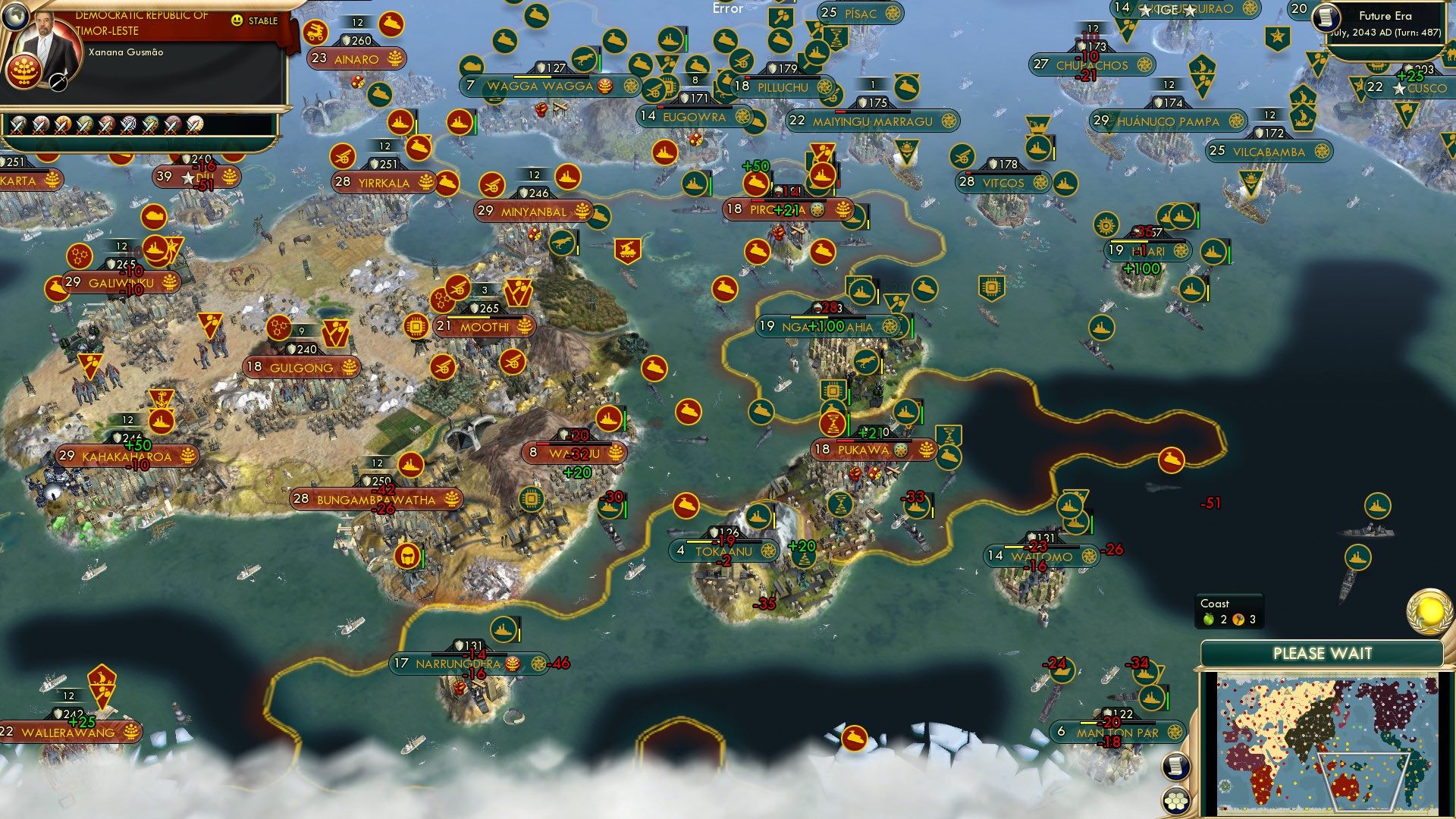Click the crossed-sword war icon on Xanana Gusmão's portrait
This screenshot has width=1456, height=819.
click(x=58, y=82)
